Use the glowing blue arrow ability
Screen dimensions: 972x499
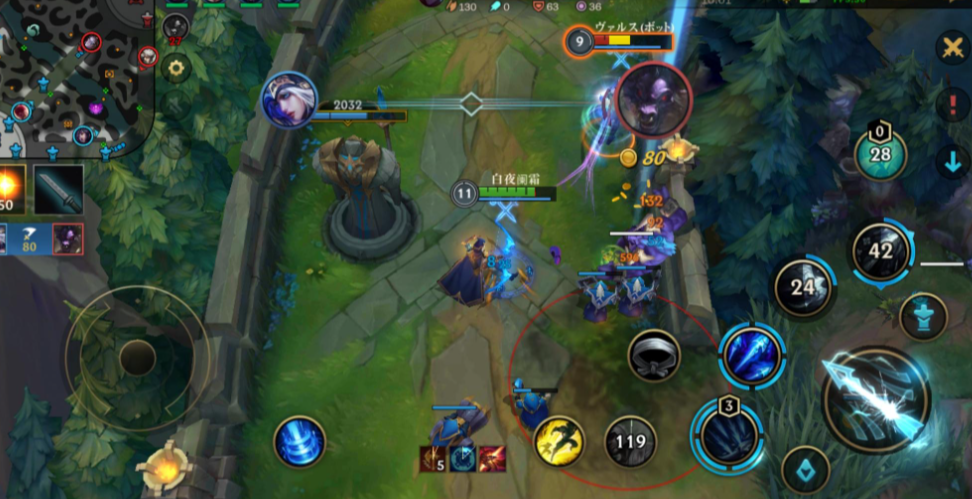(751, 355)
